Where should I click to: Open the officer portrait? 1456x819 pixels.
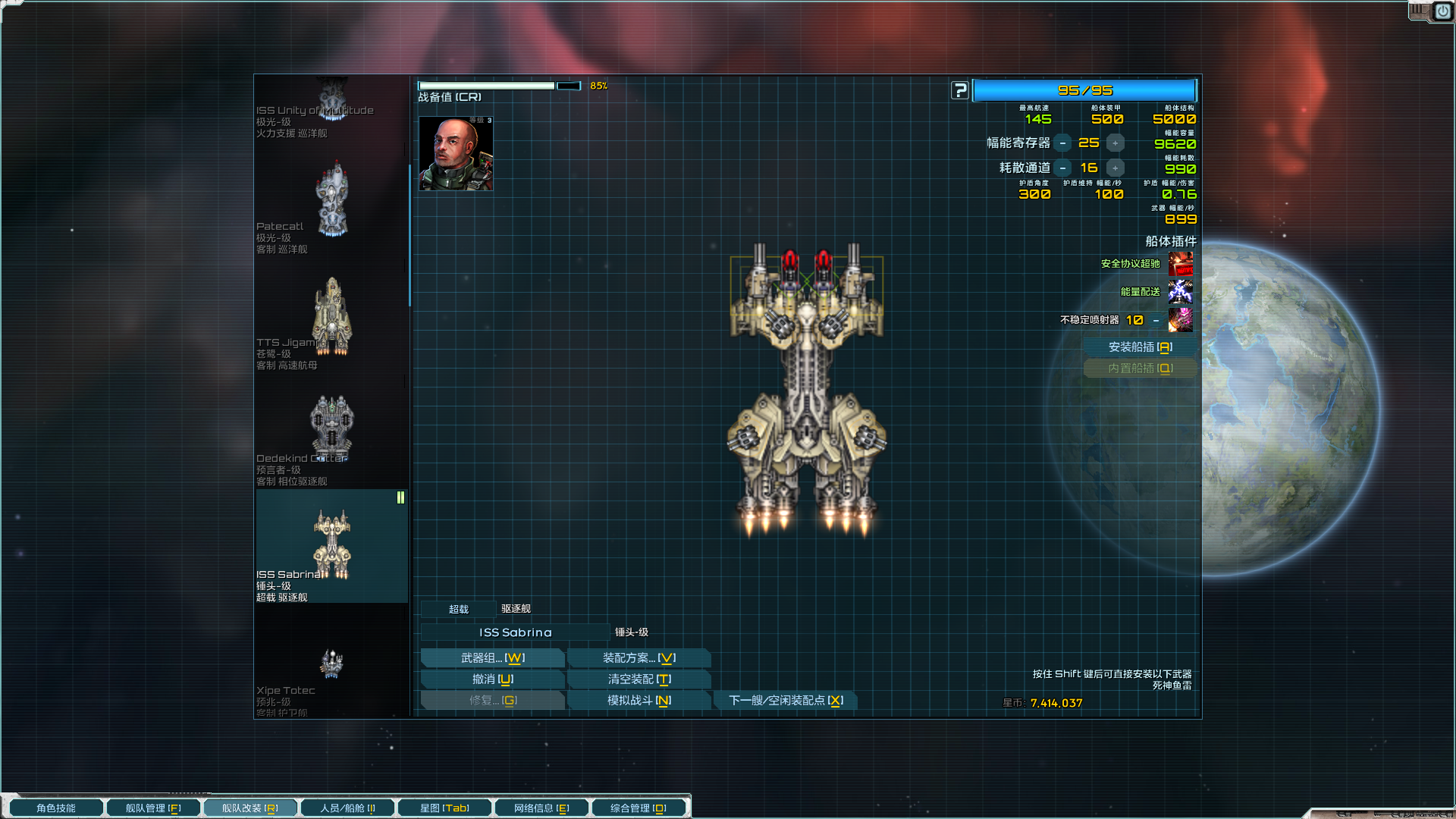(x=456, y=154)
